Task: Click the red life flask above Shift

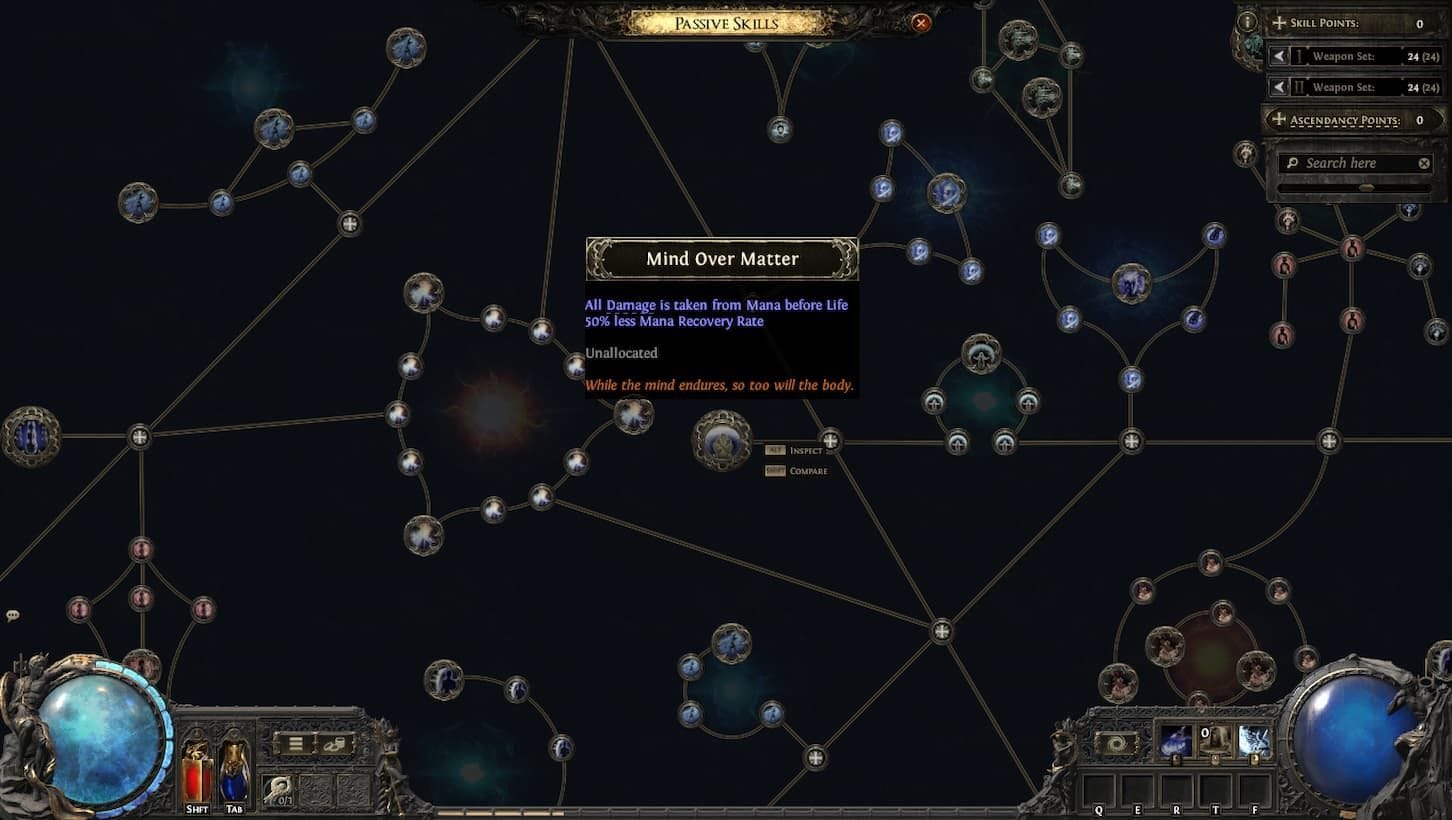Action: (x=196, y=770)
